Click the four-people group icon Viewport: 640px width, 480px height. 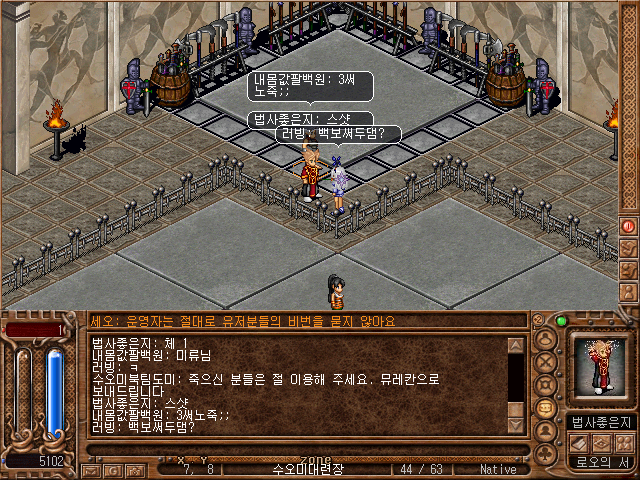625,442
